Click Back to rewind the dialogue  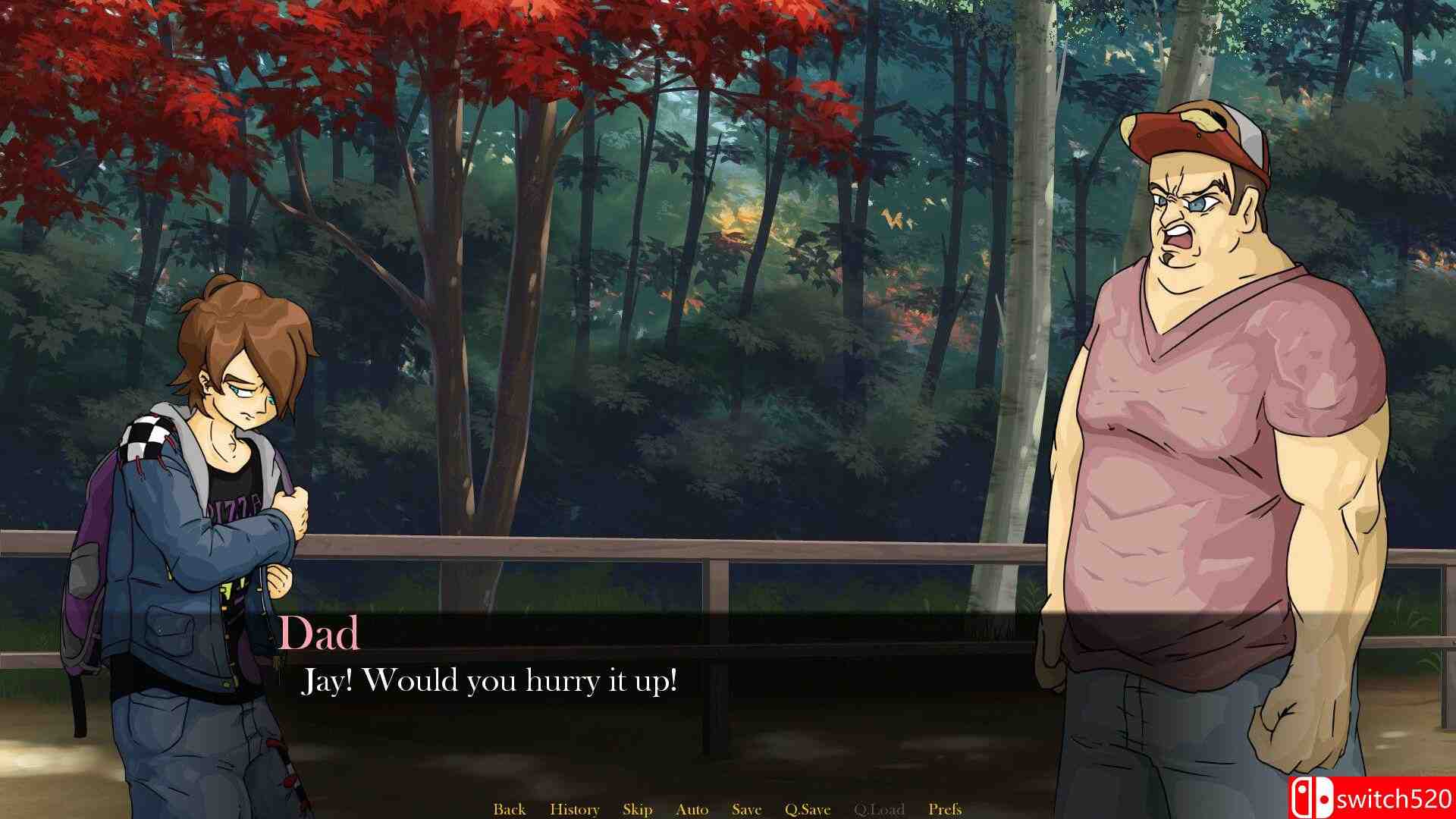click(510, 808)
